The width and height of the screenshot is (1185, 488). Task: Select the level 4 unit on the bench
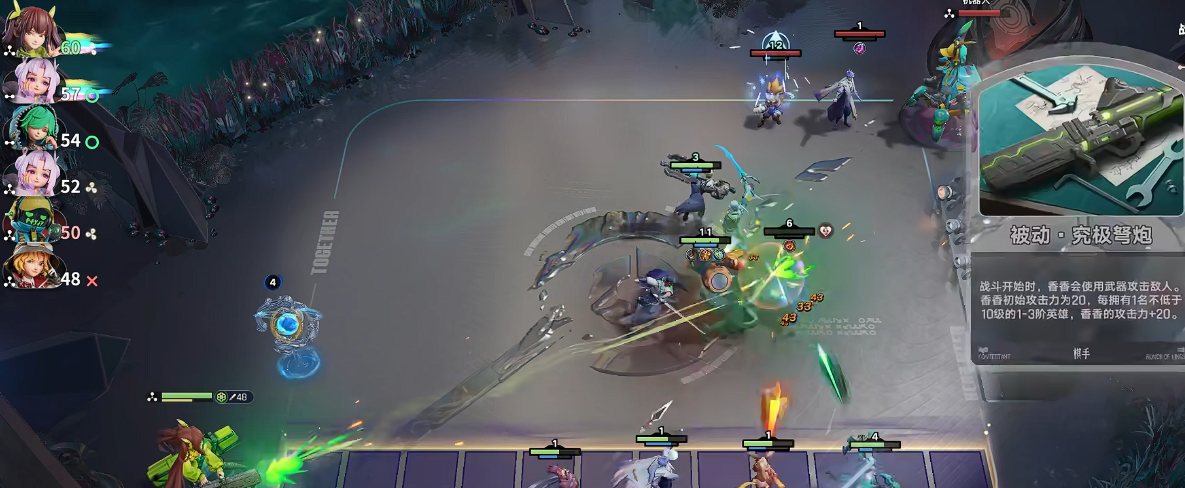871,466
